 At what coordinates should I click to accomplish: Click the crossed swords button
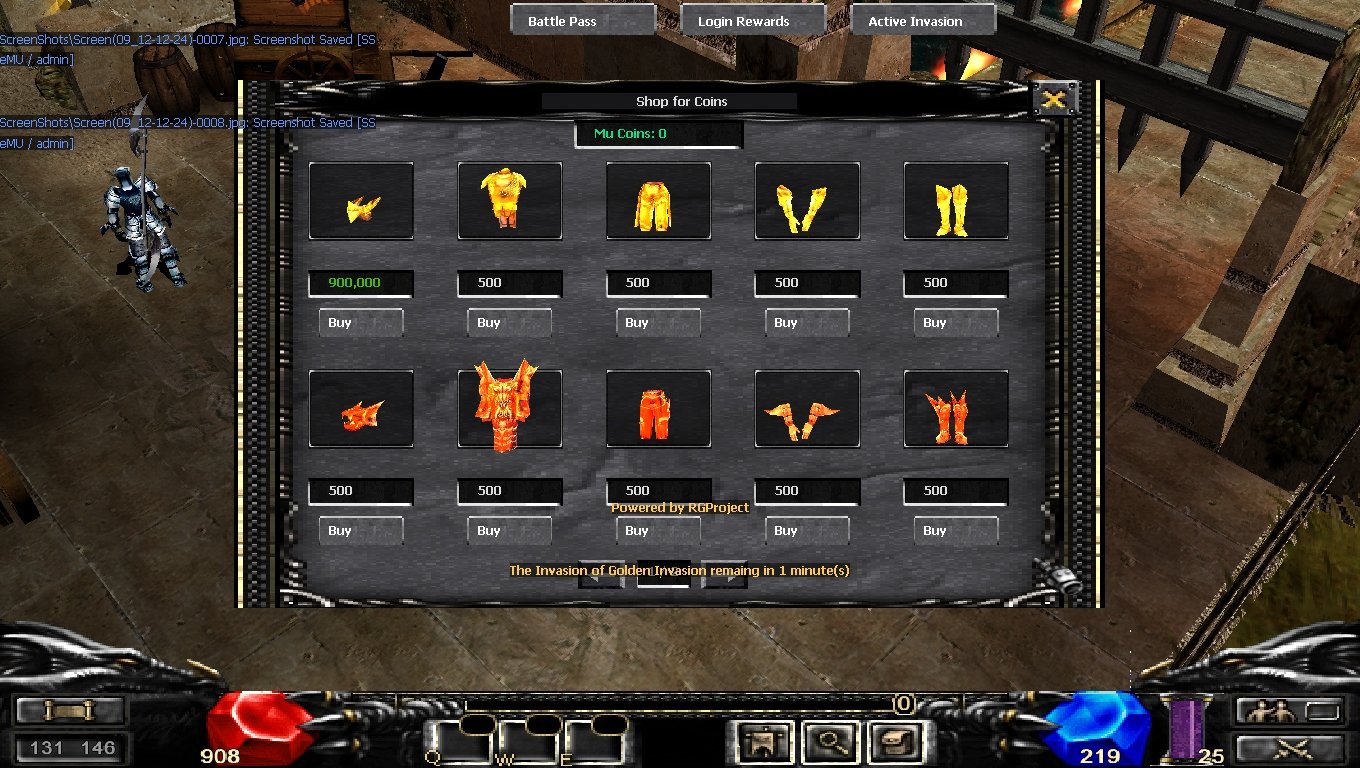[x=1289, y=748]
